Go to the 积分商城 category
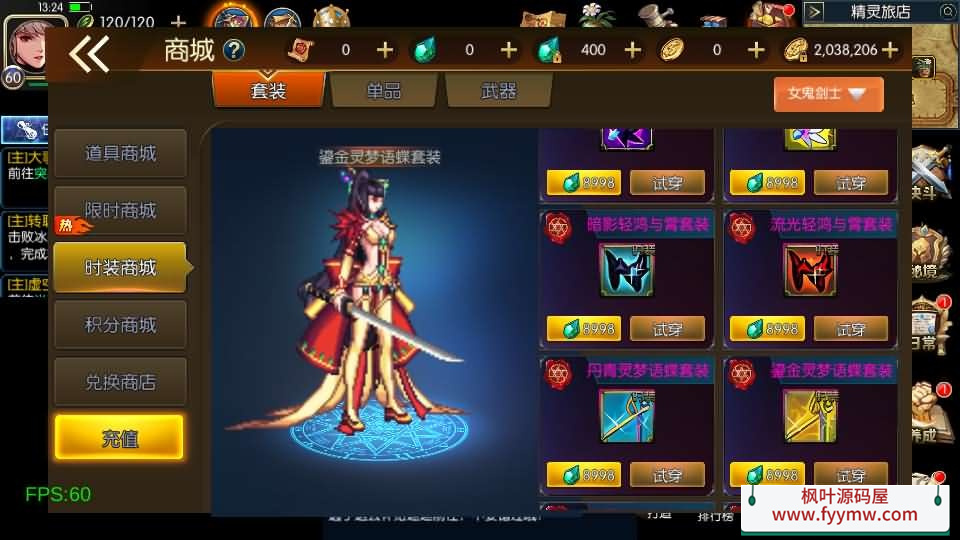 (x=120, y=325)
